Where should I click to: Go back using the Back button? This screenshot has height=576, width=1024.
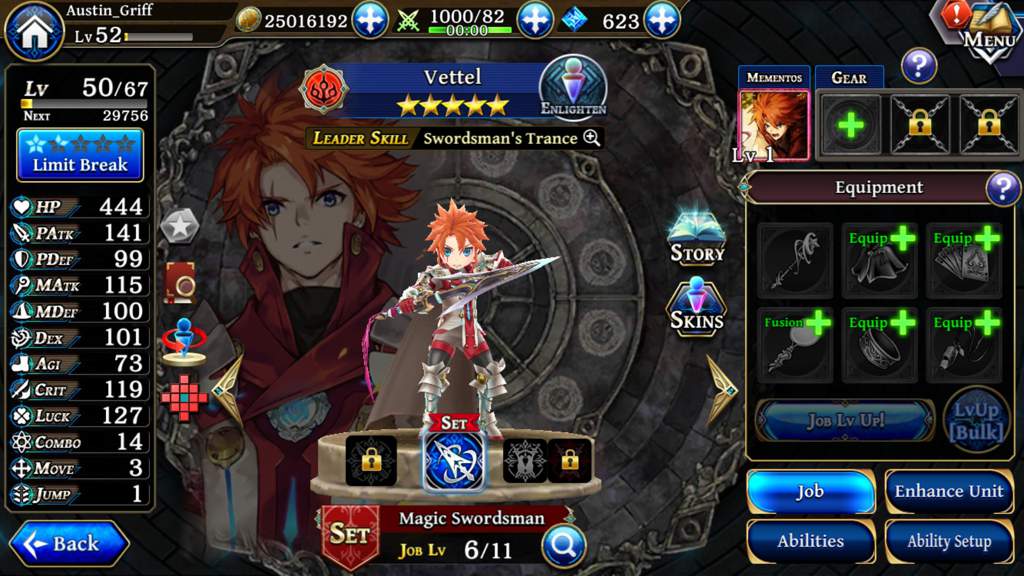pos(68,544)
